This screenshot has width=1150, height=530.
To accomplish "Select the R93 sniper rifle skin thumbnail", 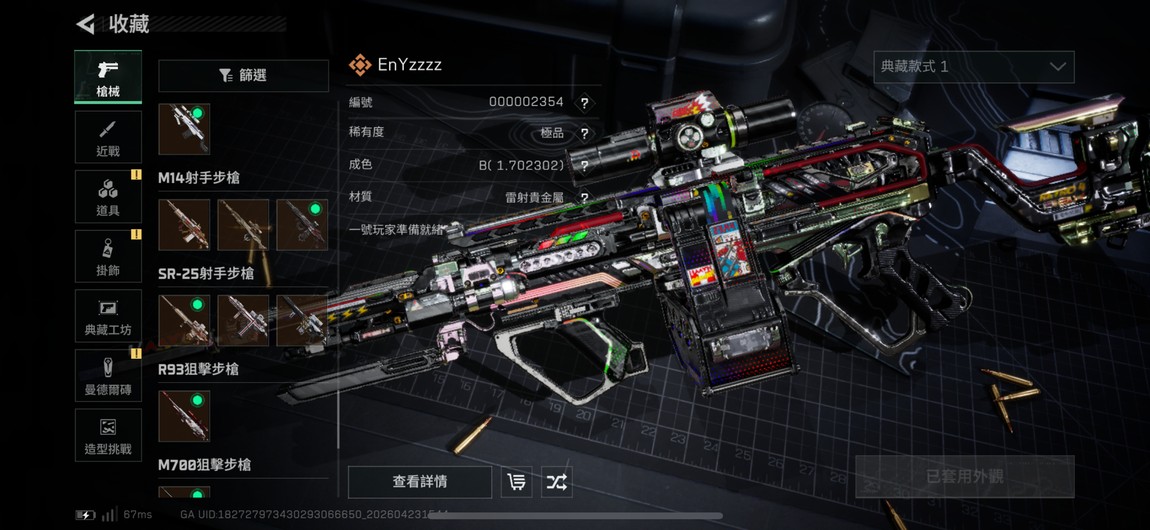I will pos(184,416).
